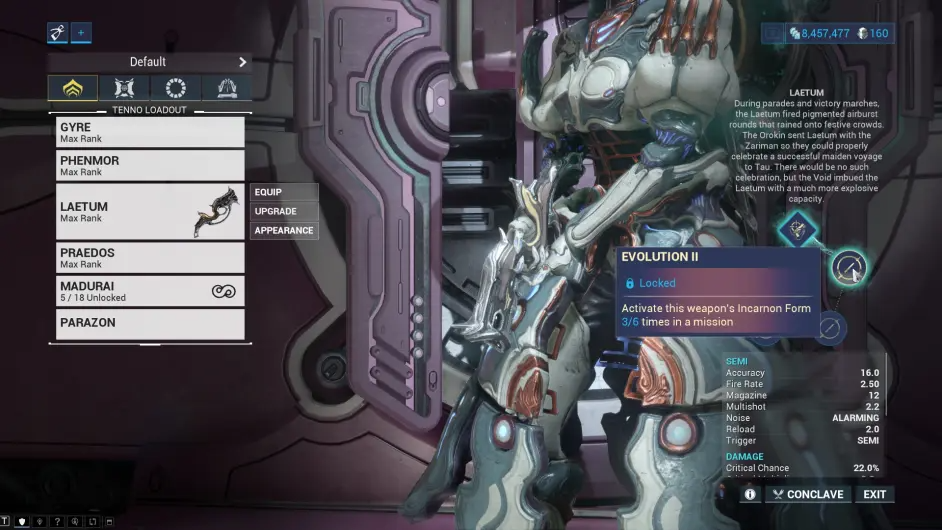The image size is (942, 530).
Task: Select the MADURAI focus school row
Action: click(150, 291)
